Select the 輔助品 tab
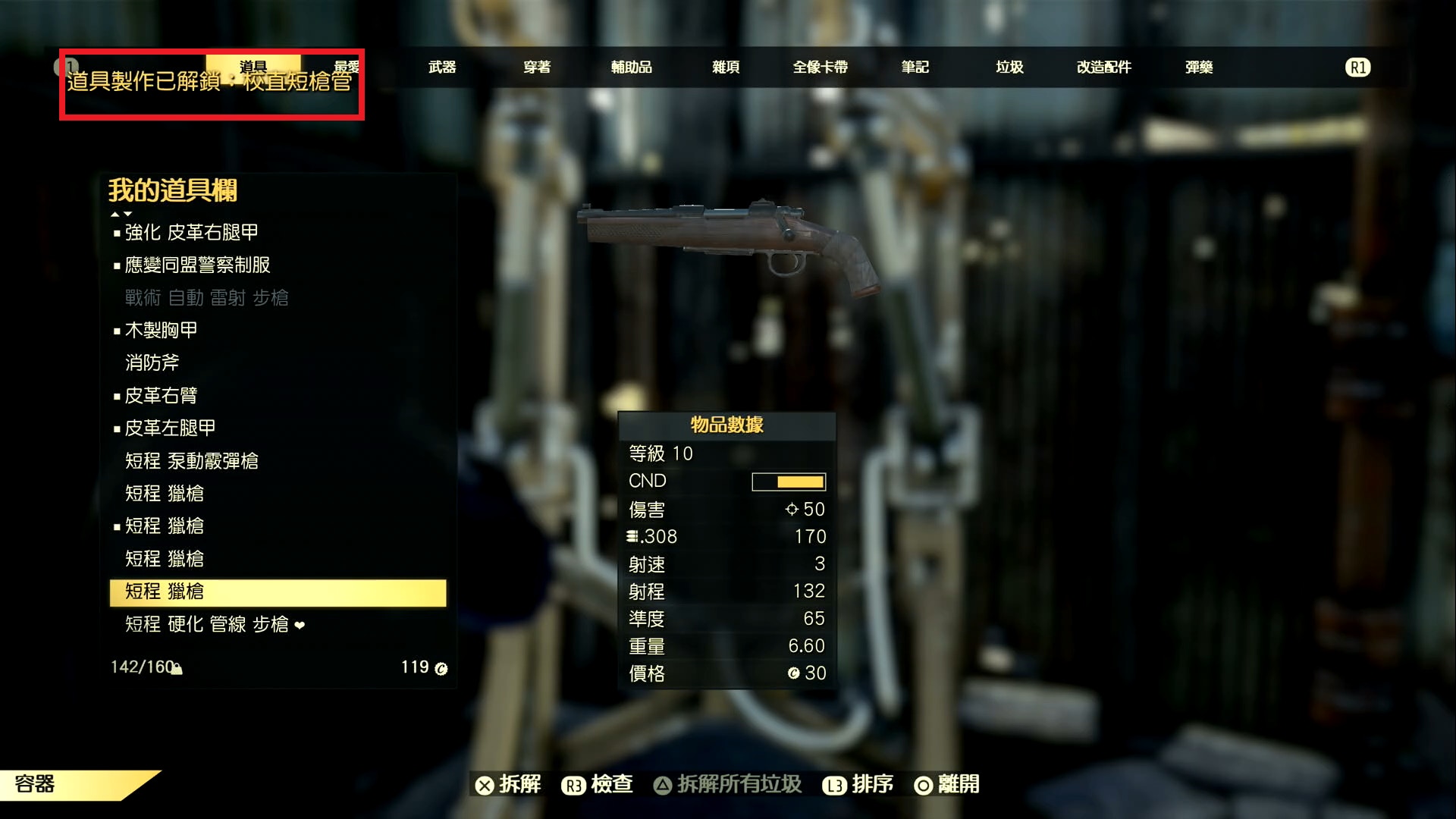The image size is (1456, 819). coord(631,67)
